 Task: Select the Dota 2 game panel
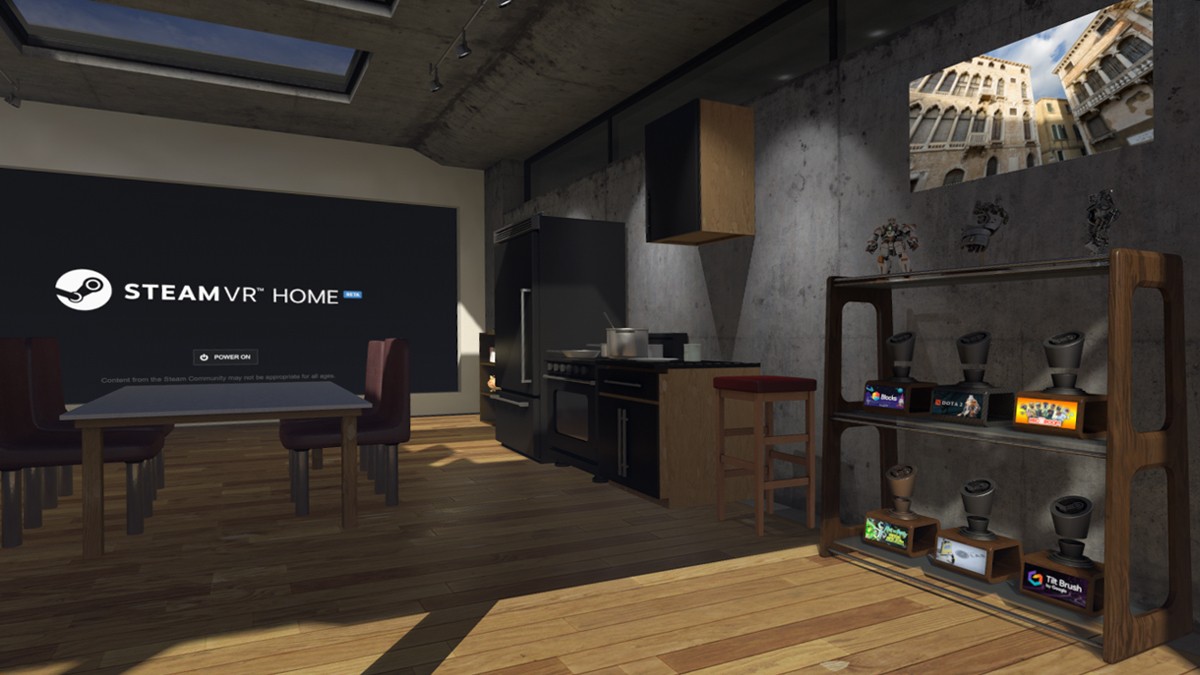pos(953,405)
